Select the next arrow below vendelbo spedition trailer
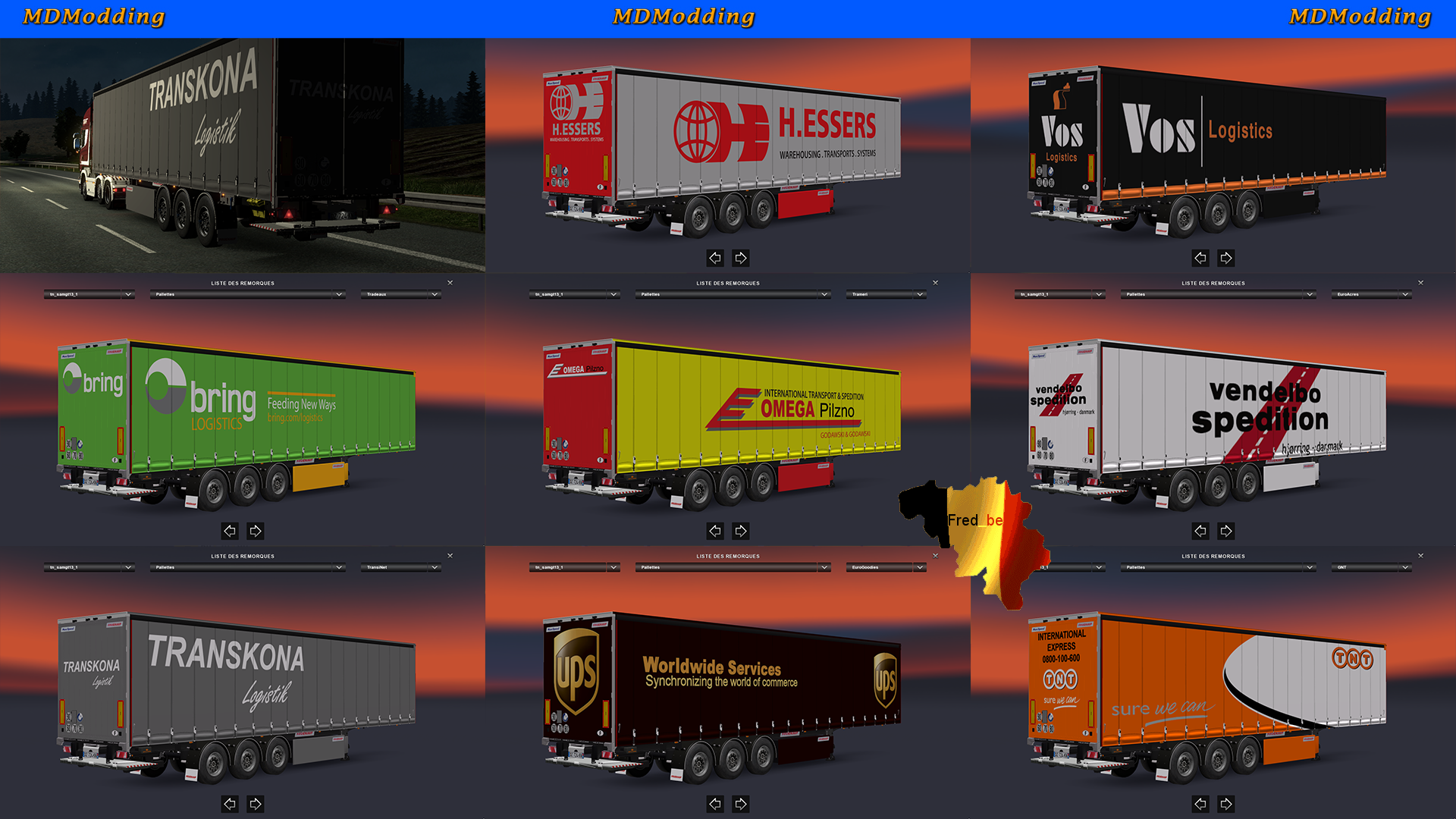 [1225, 531]
